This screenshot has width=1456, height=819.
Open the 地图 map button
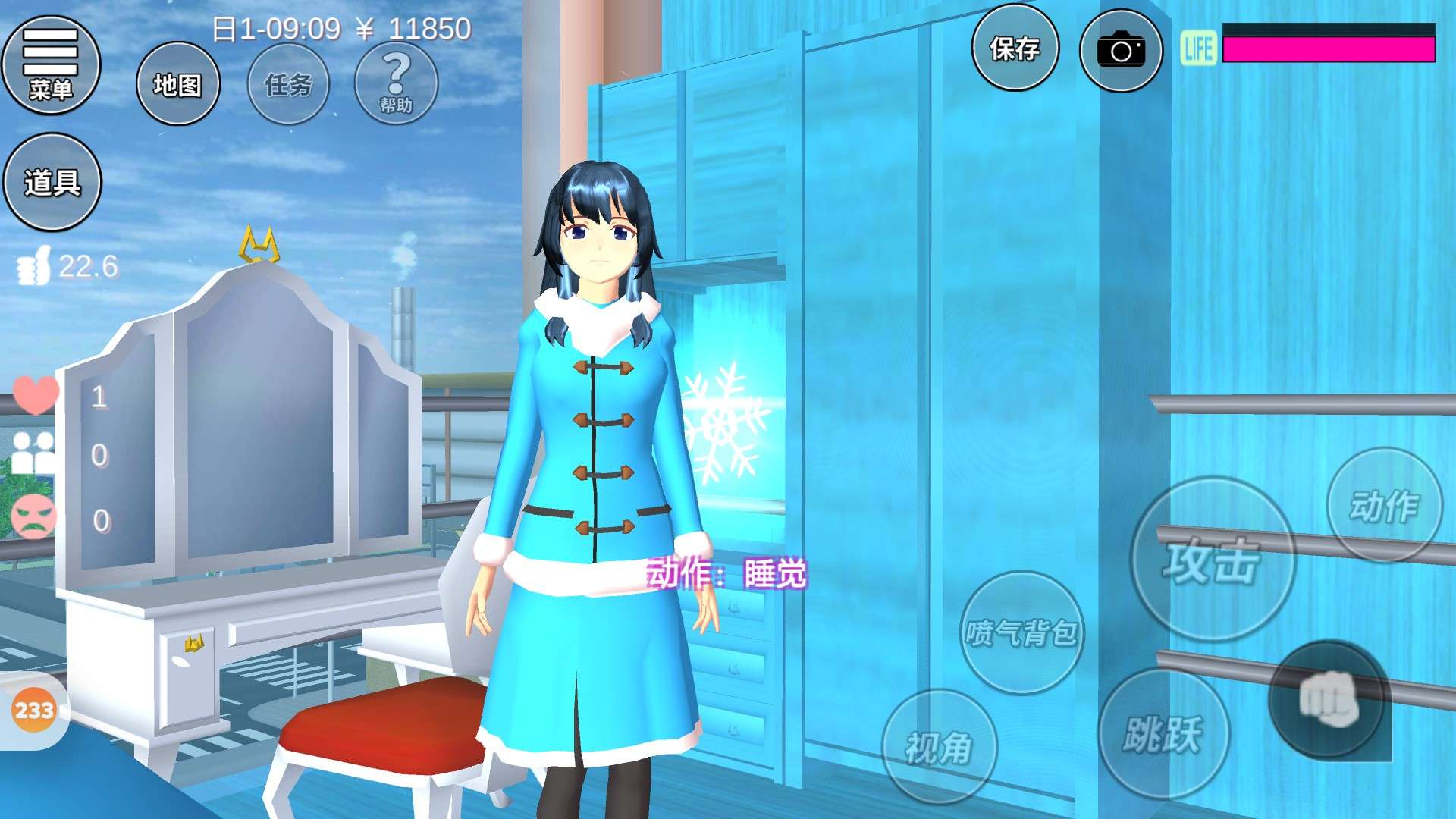click(178, 84)
